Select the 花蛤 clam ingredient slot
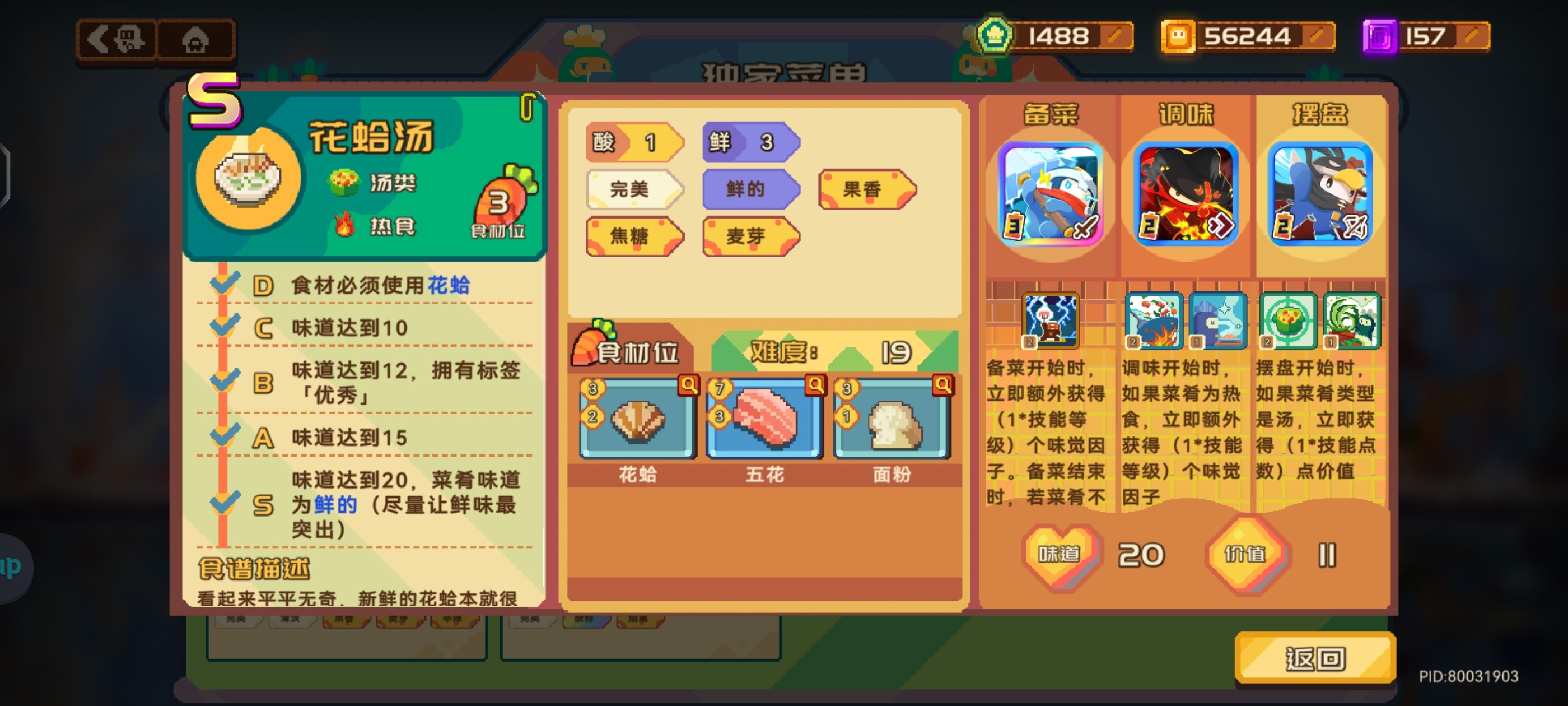This screenshot has width=1568, height=706. click(x=637, y=419)
